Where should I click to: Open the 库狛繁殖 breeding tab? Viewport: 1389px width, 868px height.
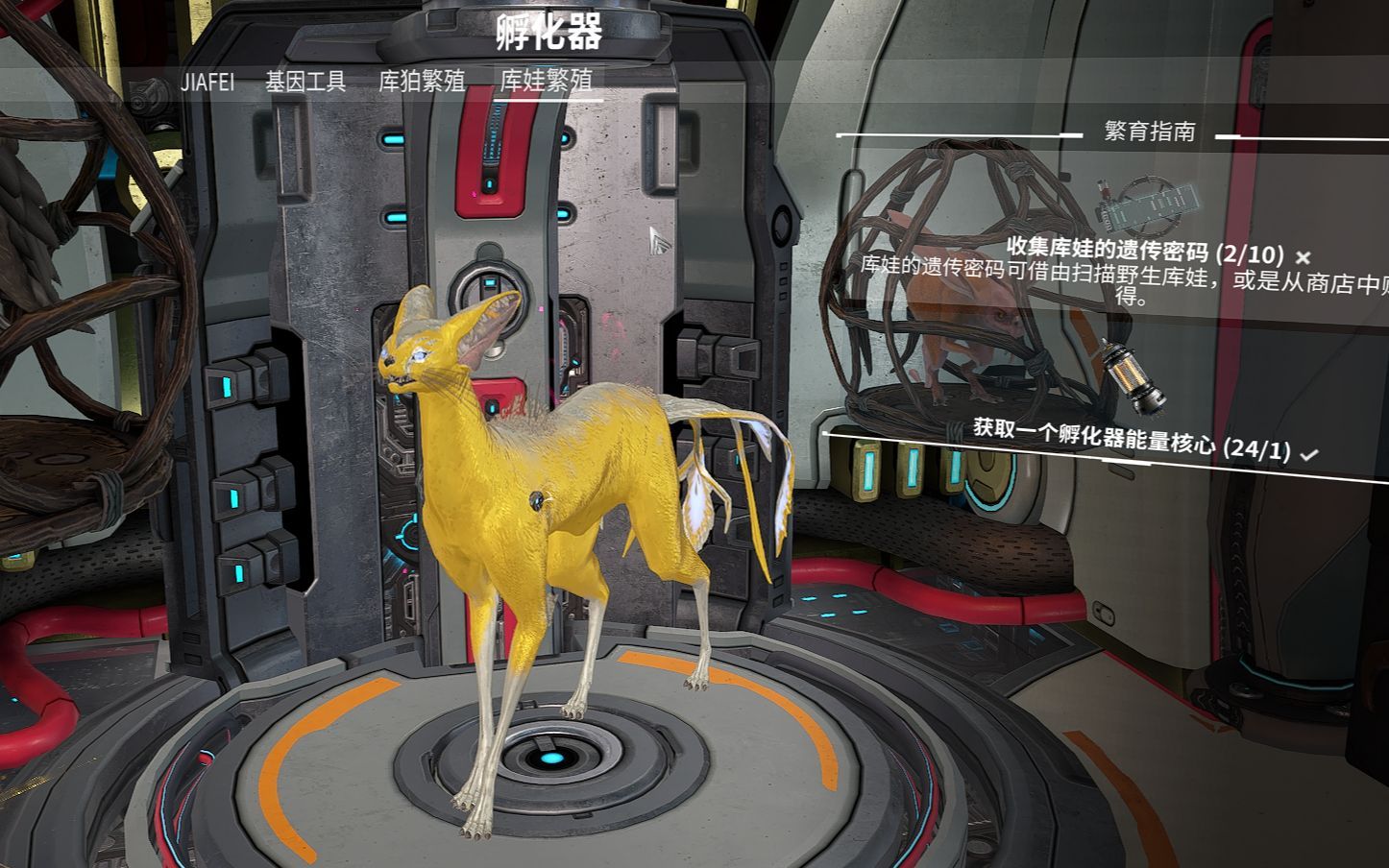point(426,83)
